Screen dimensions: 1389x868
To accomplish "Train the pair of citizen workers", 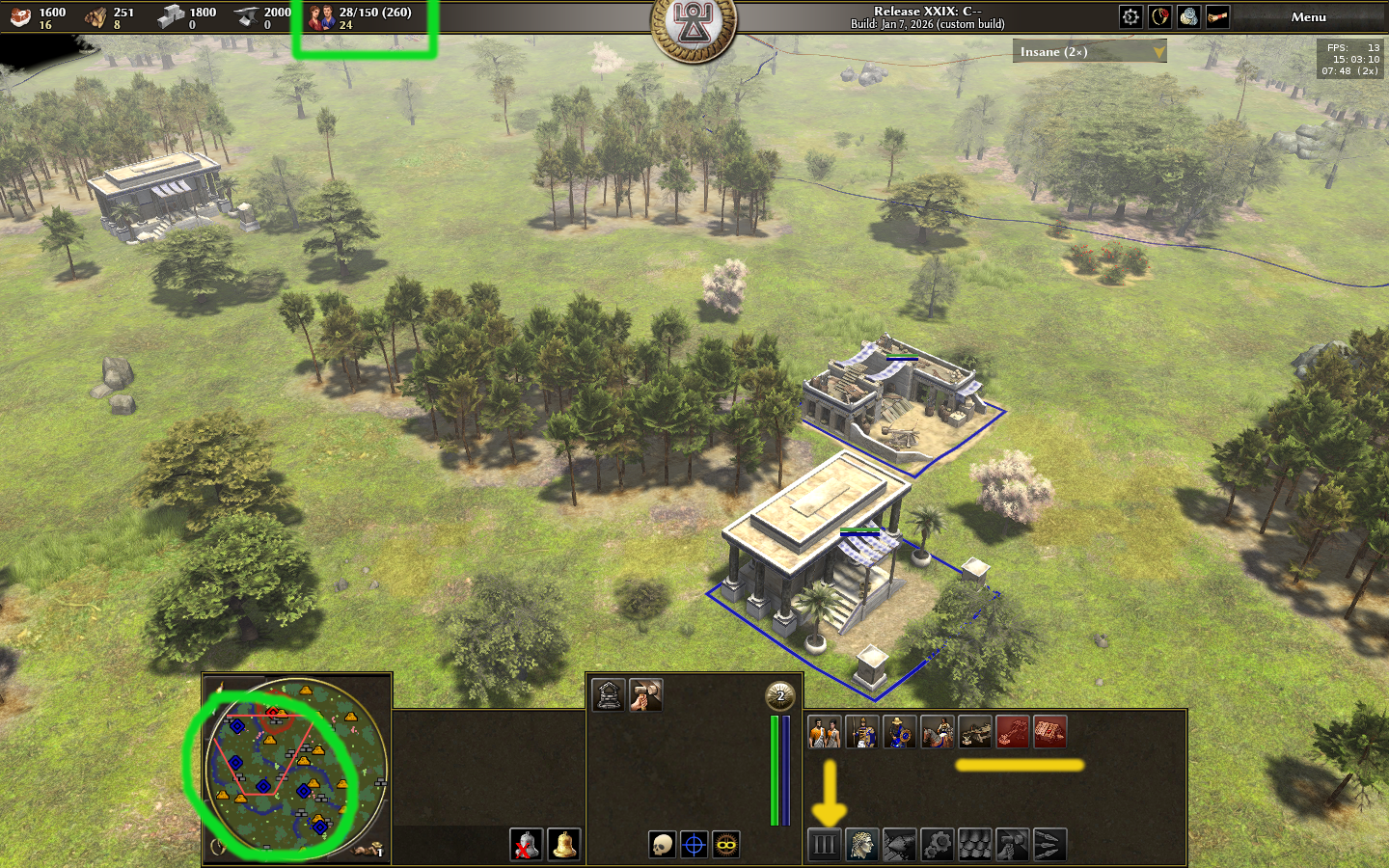I will [824, 732].
